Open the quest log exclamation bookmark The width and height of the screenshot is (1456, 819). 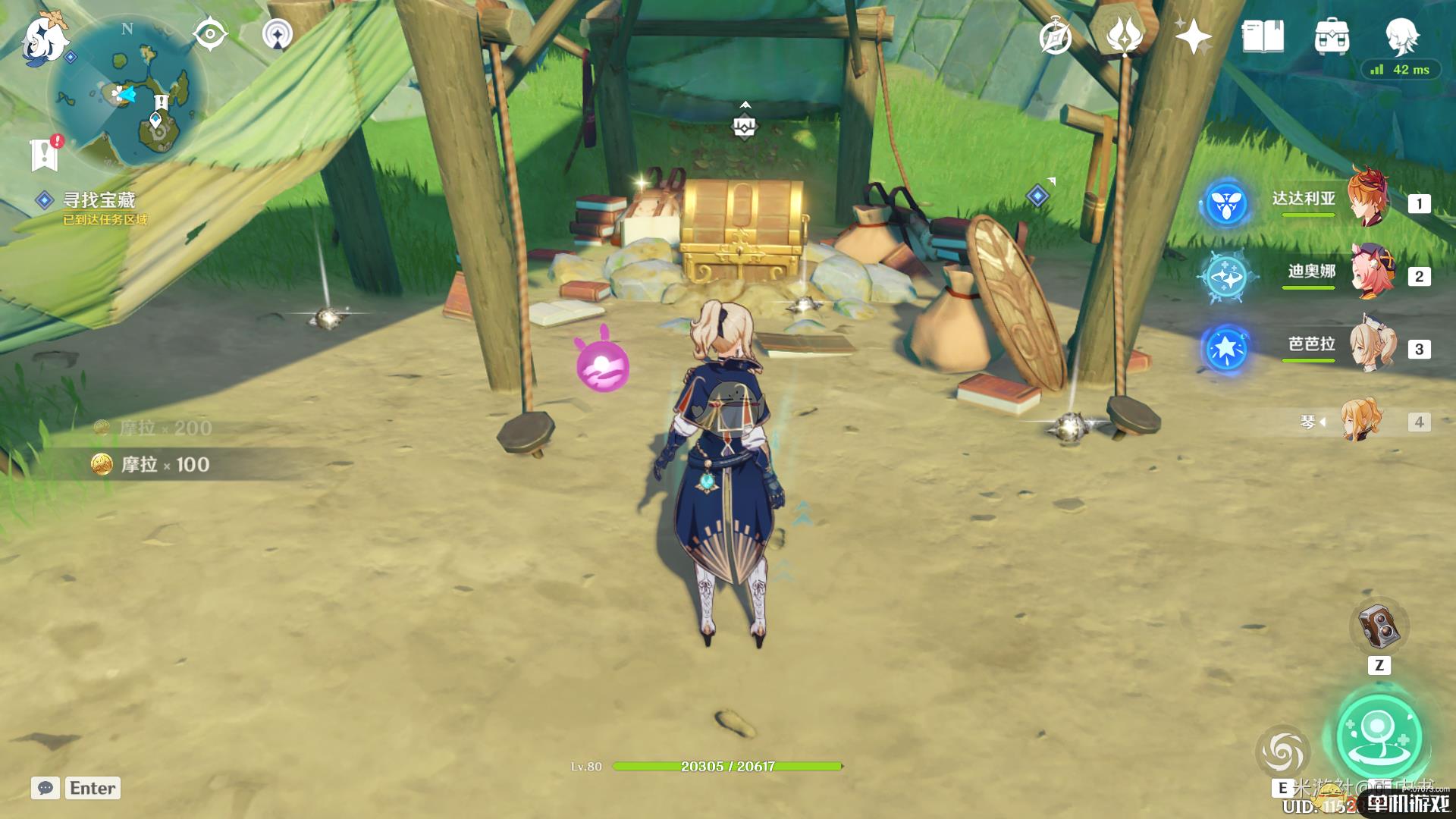tap(45, 154)
